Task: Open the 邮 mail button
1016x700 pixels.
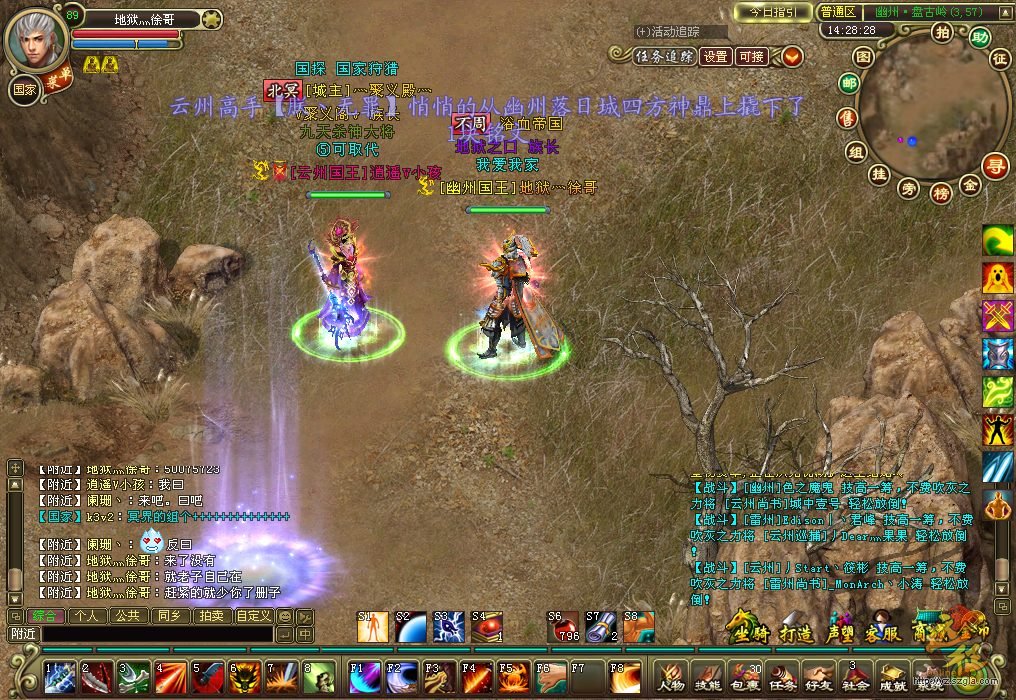Action: coord(849,84)
